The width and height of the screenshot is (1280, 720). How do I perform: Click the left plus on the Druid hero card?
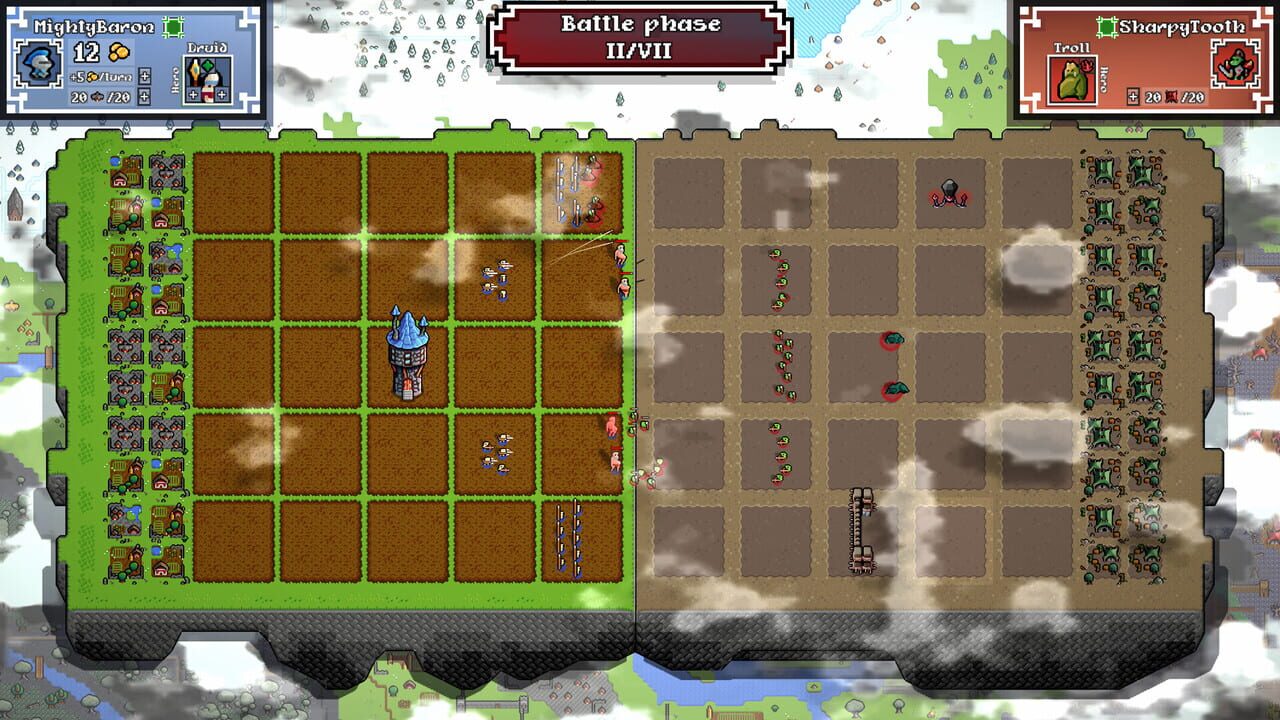194,94
